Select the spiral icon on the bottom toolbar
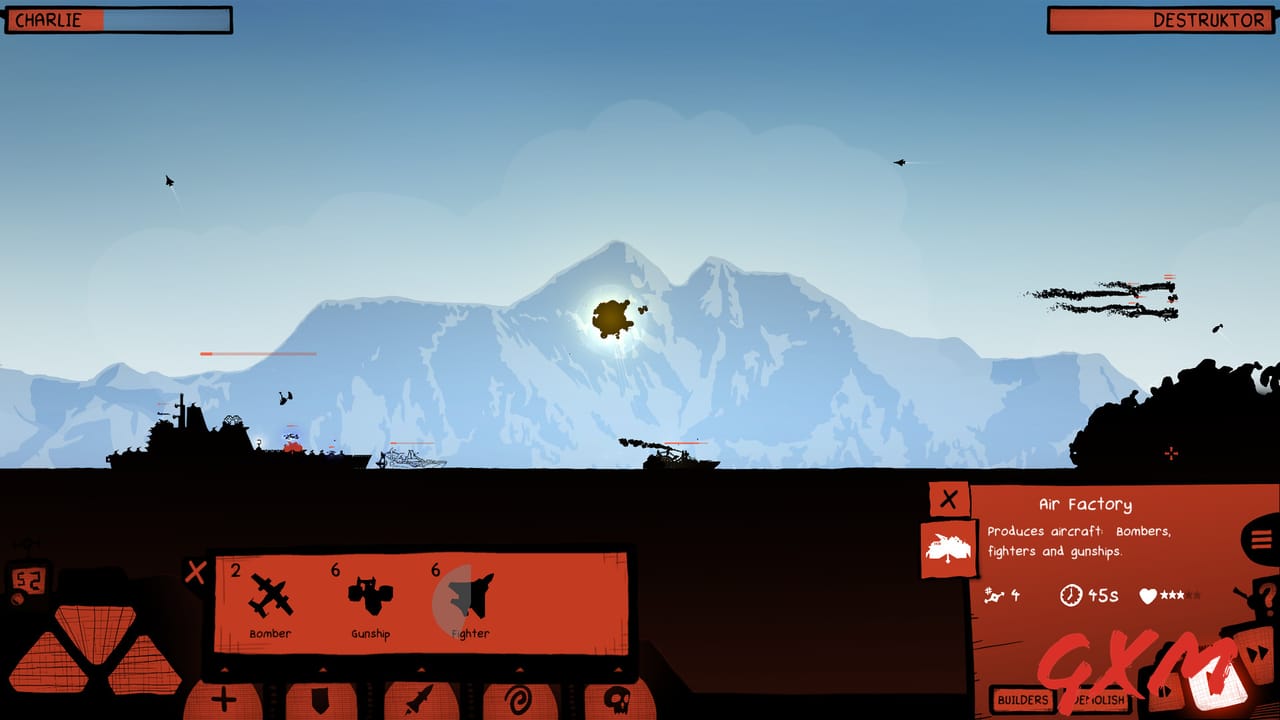 click(517, 700)
